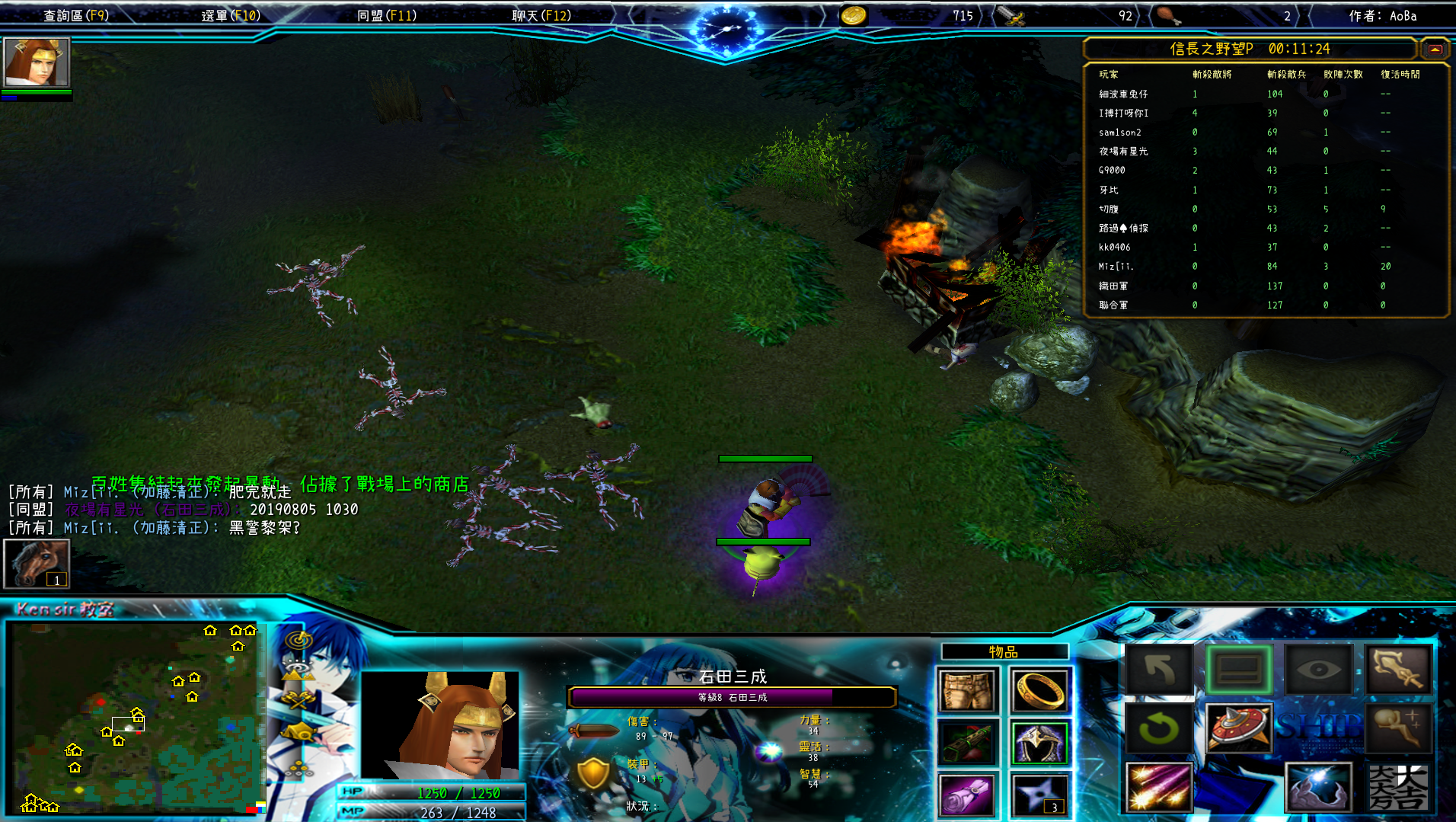Open the 查詢區 (F9) quest log
Screen dimensions: 1456x822
[x=76, y=15]
